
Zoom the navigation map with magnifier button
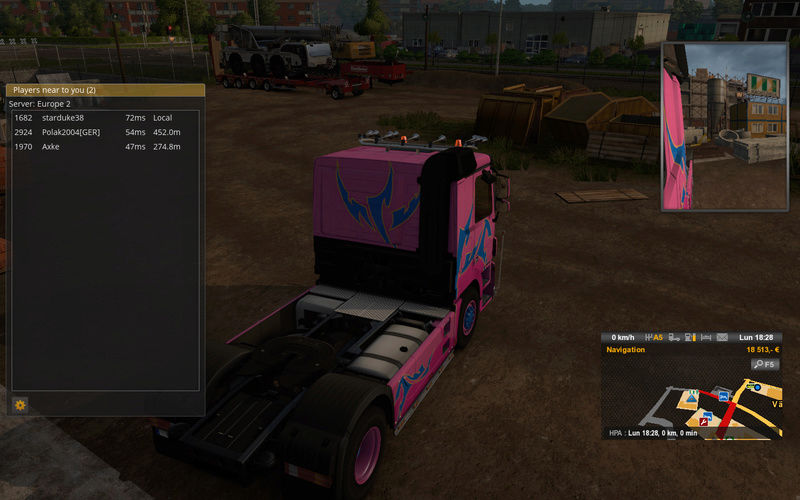[x=765, y=365]
